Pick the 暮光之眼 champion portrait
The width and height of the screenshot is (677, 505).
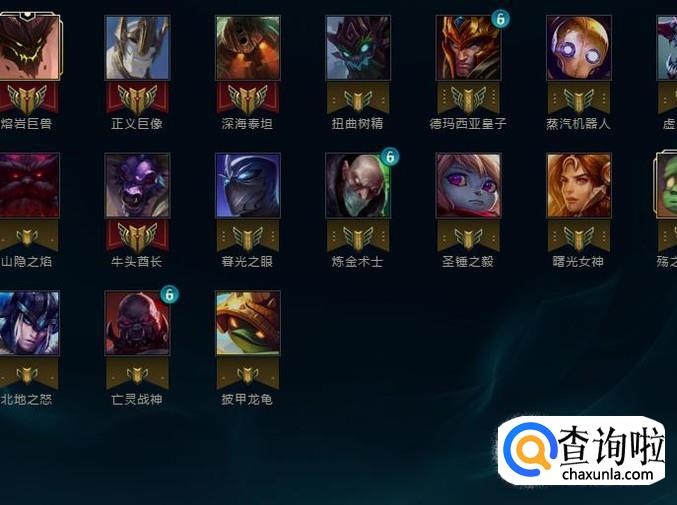(248, 185)
